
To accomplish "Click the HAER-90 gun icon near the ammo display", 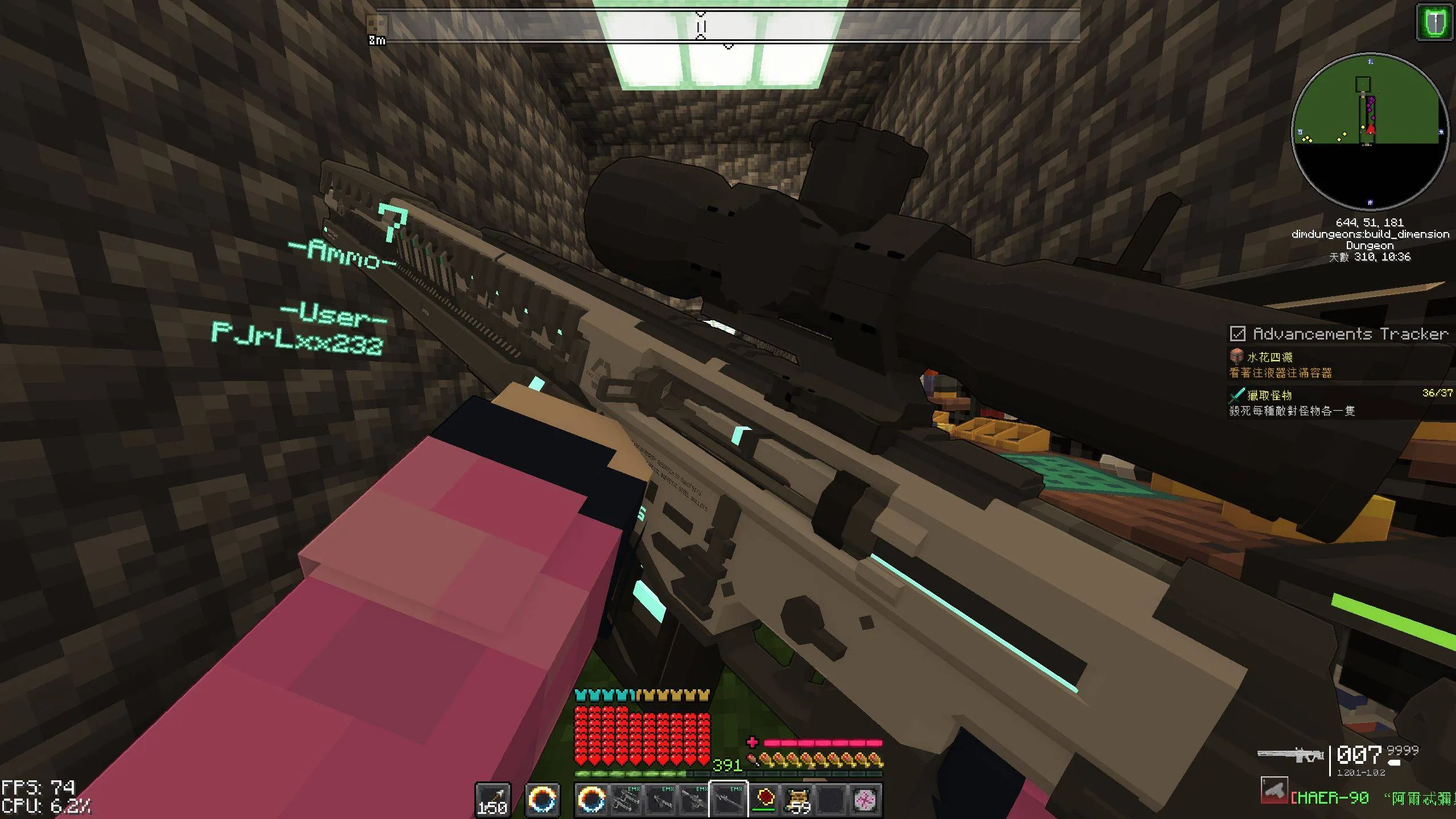I will click(1273, 791).
